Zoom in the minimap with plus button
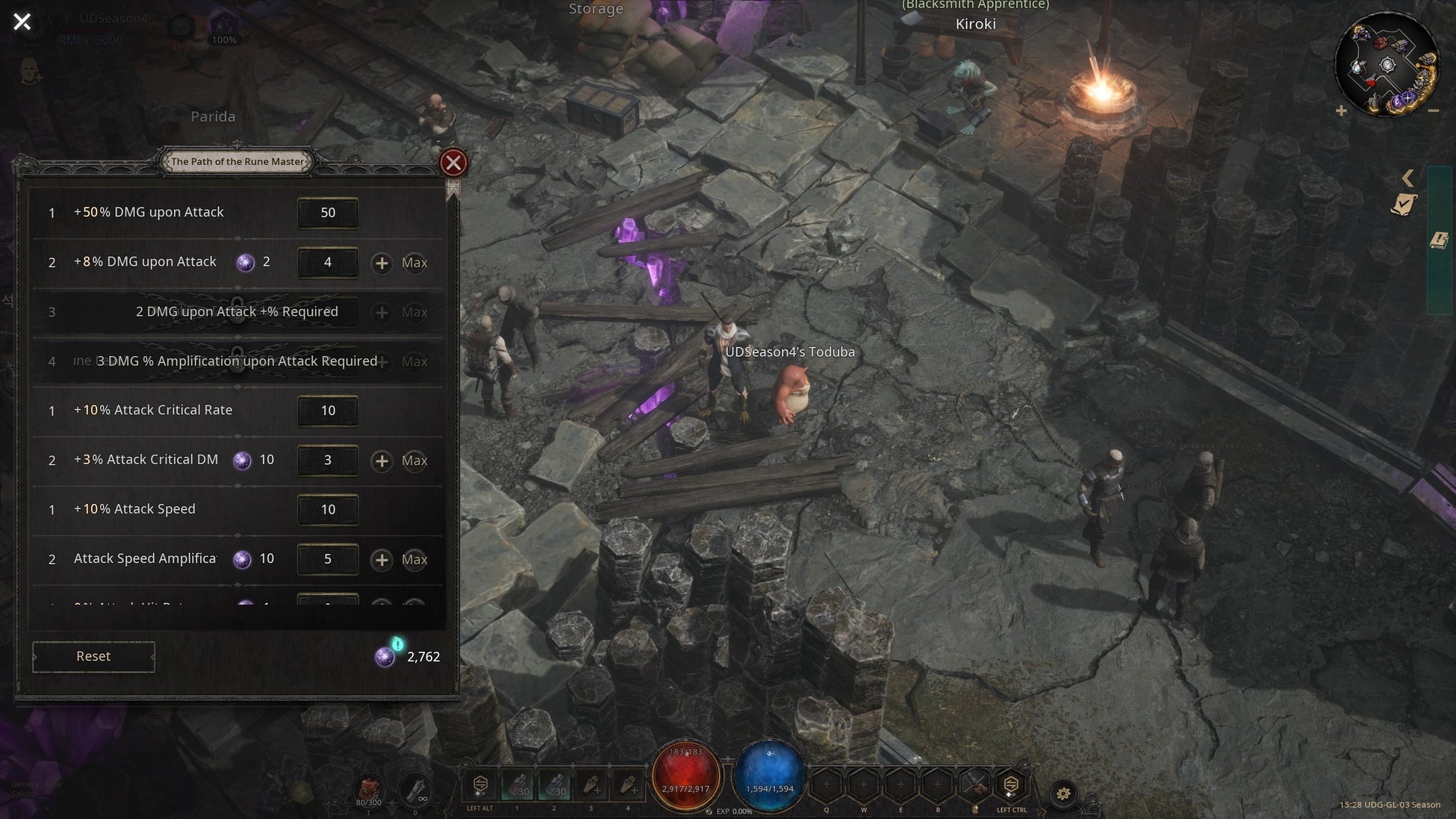1456x819 pixels. tap(1341, 111)
